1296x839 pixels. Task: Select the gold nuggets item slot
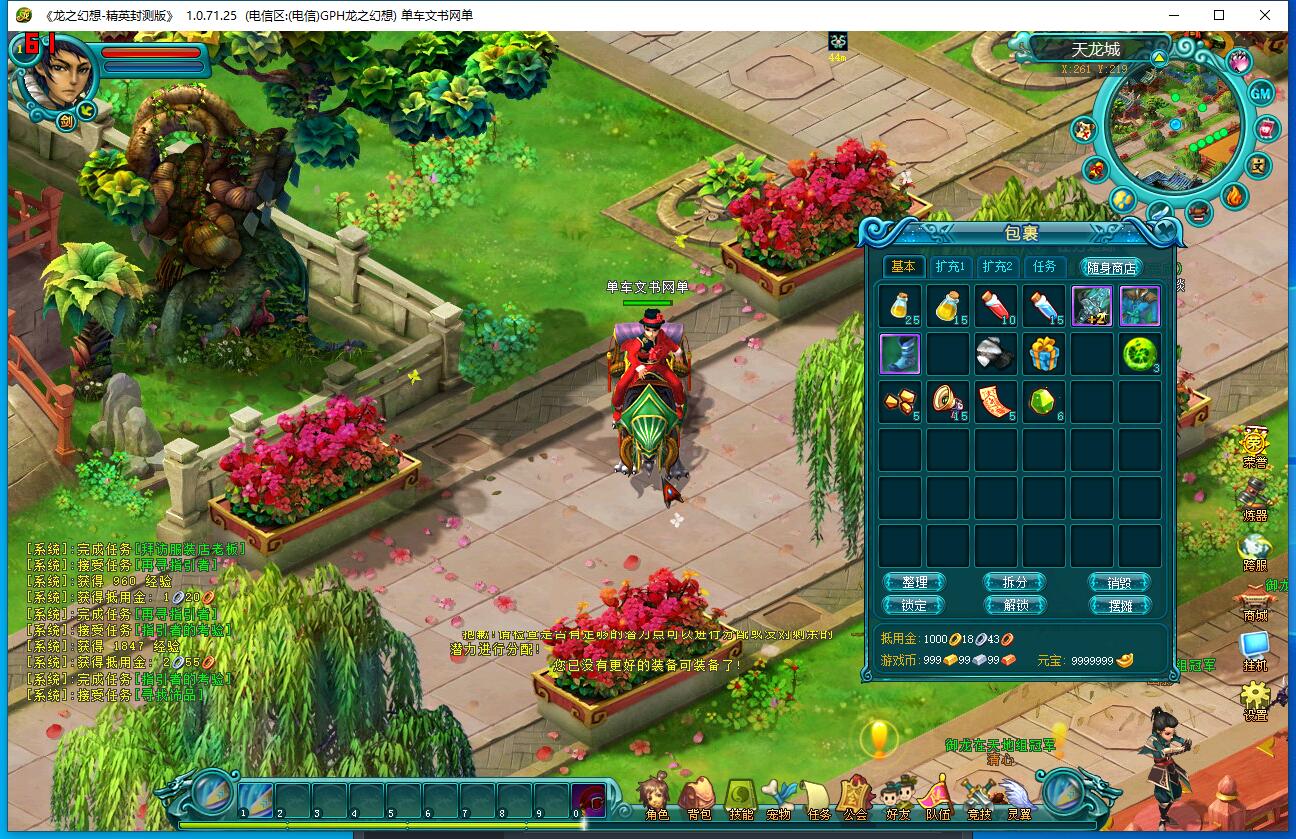coord(900,401)
